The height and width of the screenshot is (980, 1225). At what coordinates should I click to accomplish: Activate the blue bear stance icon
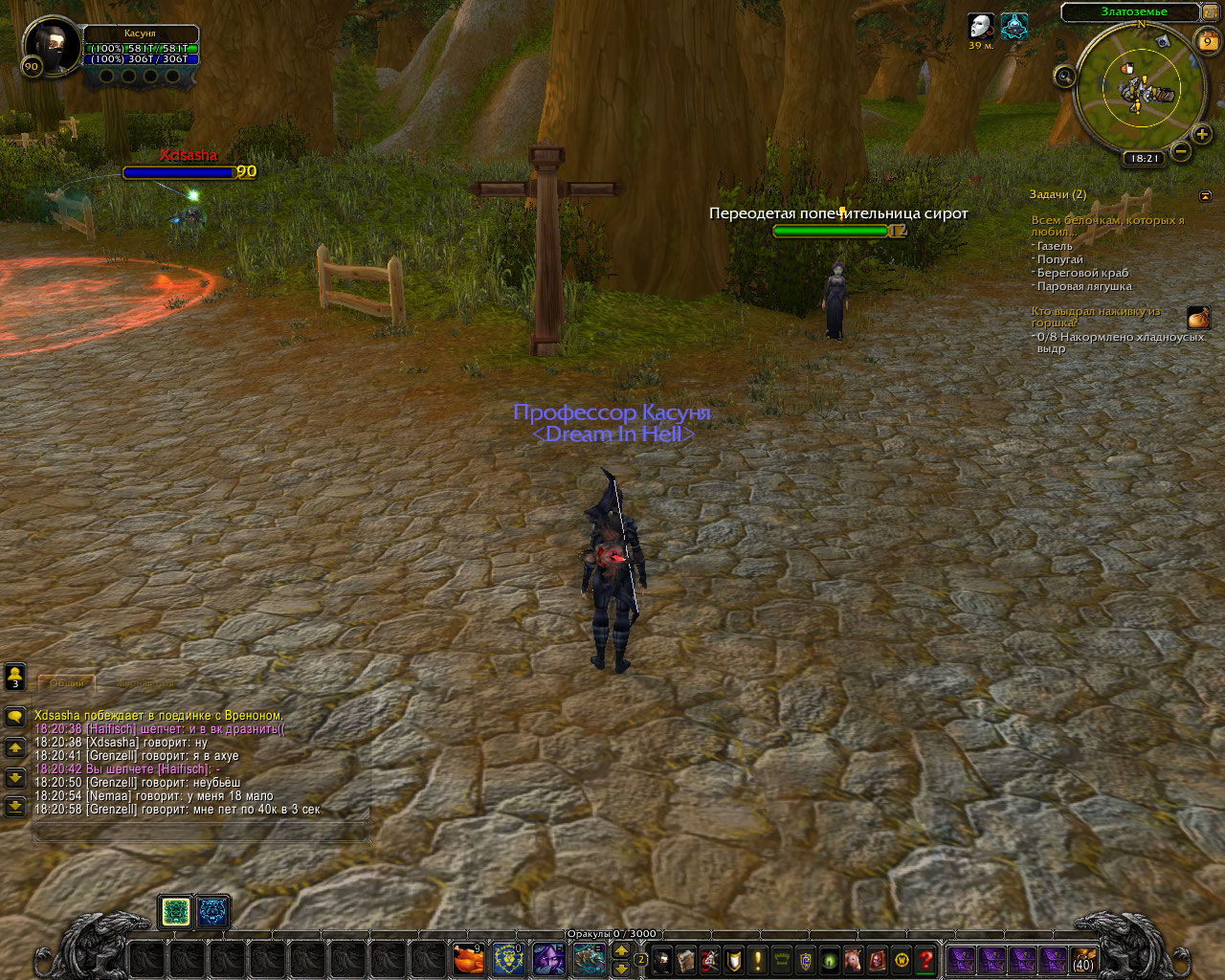[212, 912]
